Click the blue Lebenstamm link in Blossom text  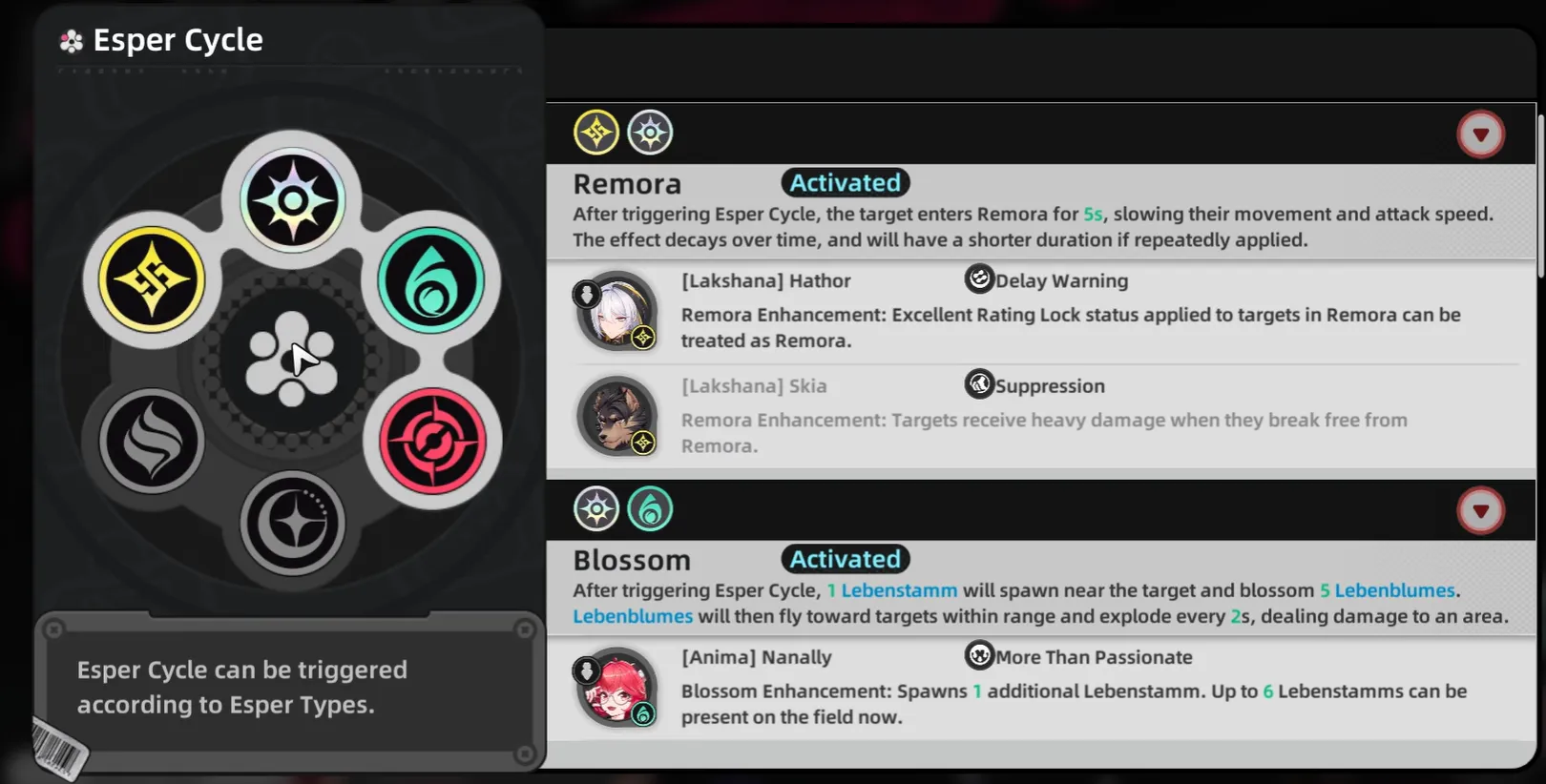click(898, 590)
